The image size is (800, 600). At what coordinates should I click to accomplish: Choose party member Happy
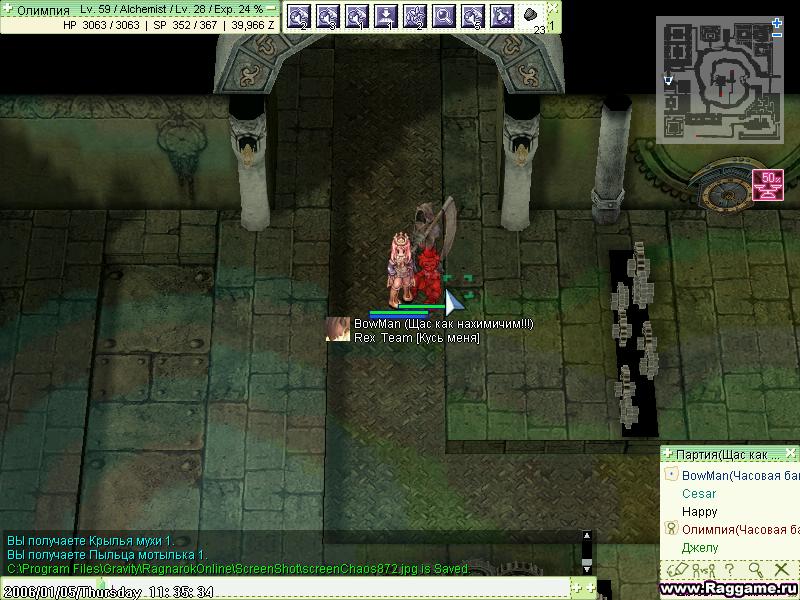699,512
